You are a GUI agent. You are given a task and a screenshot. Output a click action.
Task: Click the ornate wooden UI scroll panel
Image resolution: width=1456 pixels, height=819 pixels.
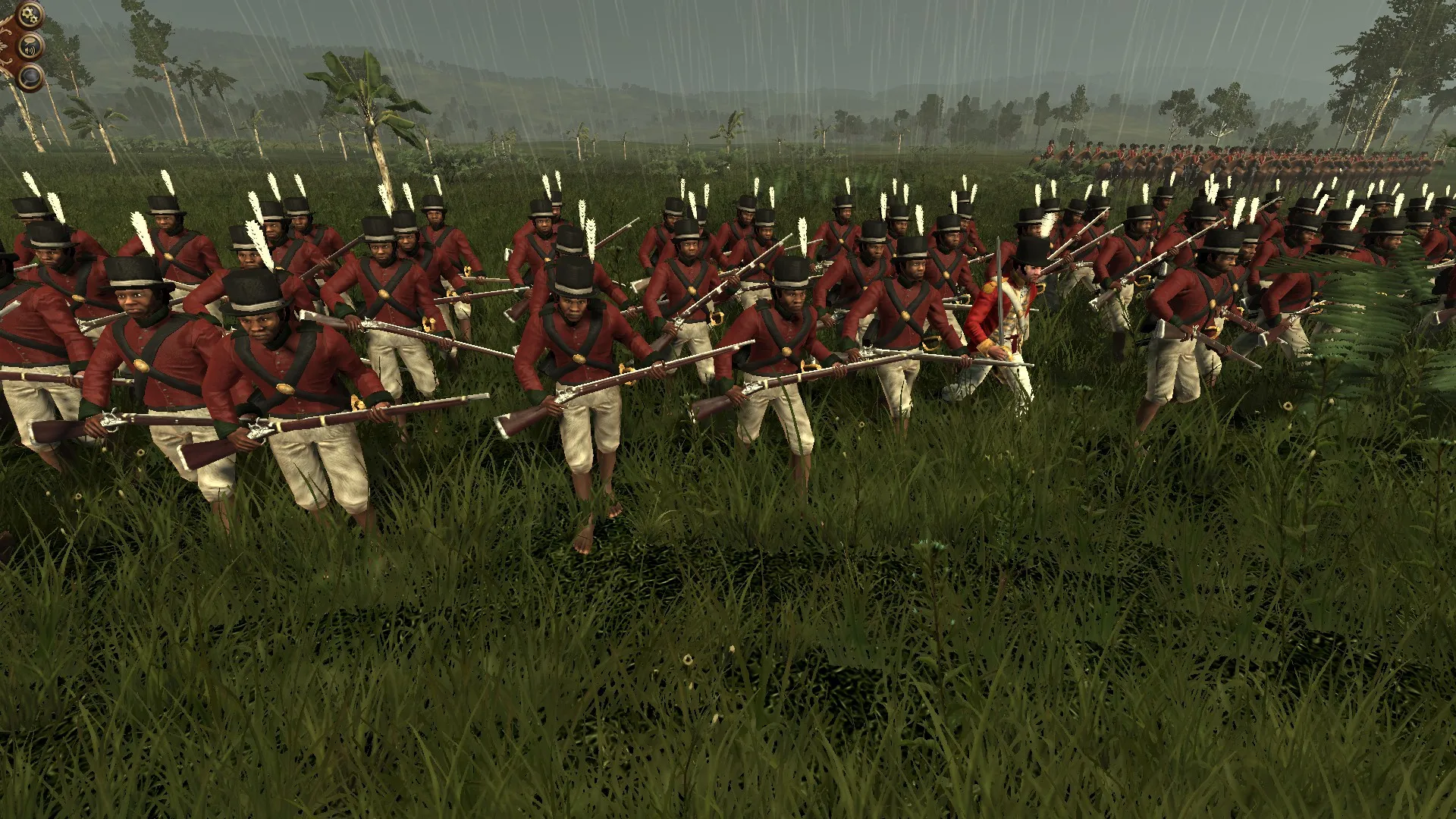[x=9, y=45]
